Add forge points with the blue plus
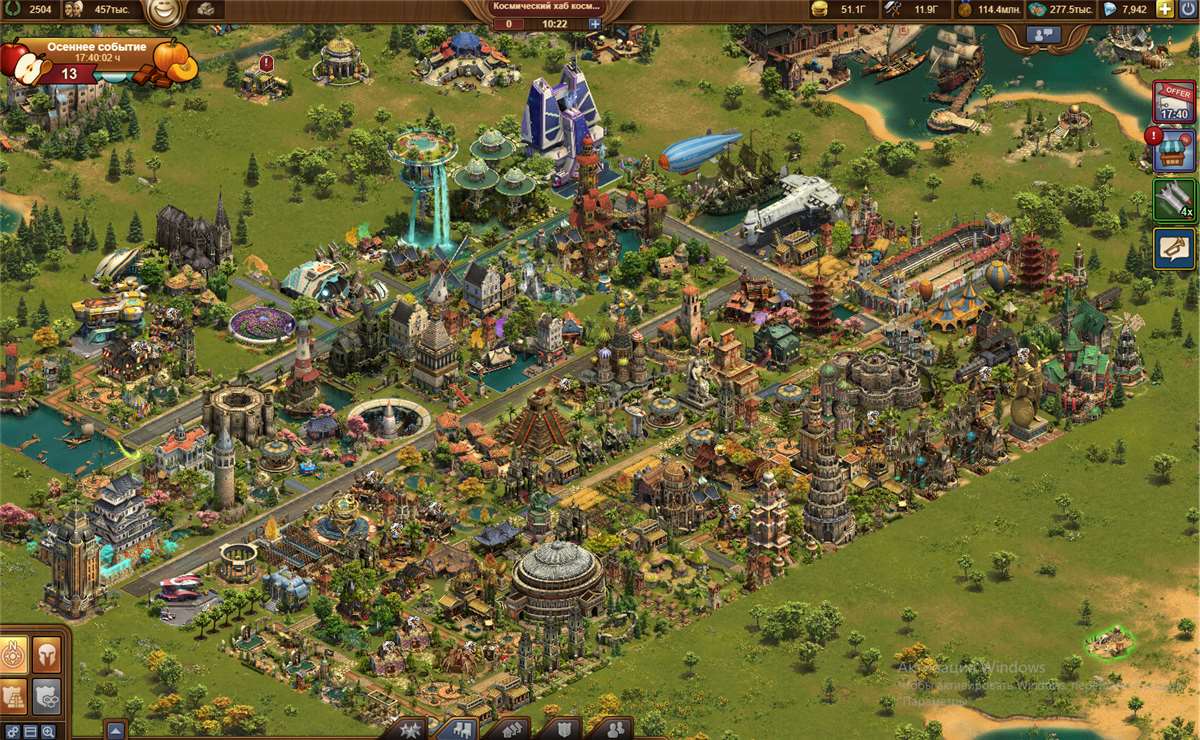Screen dimensions: 1200x740 click(x=595, y=23)
